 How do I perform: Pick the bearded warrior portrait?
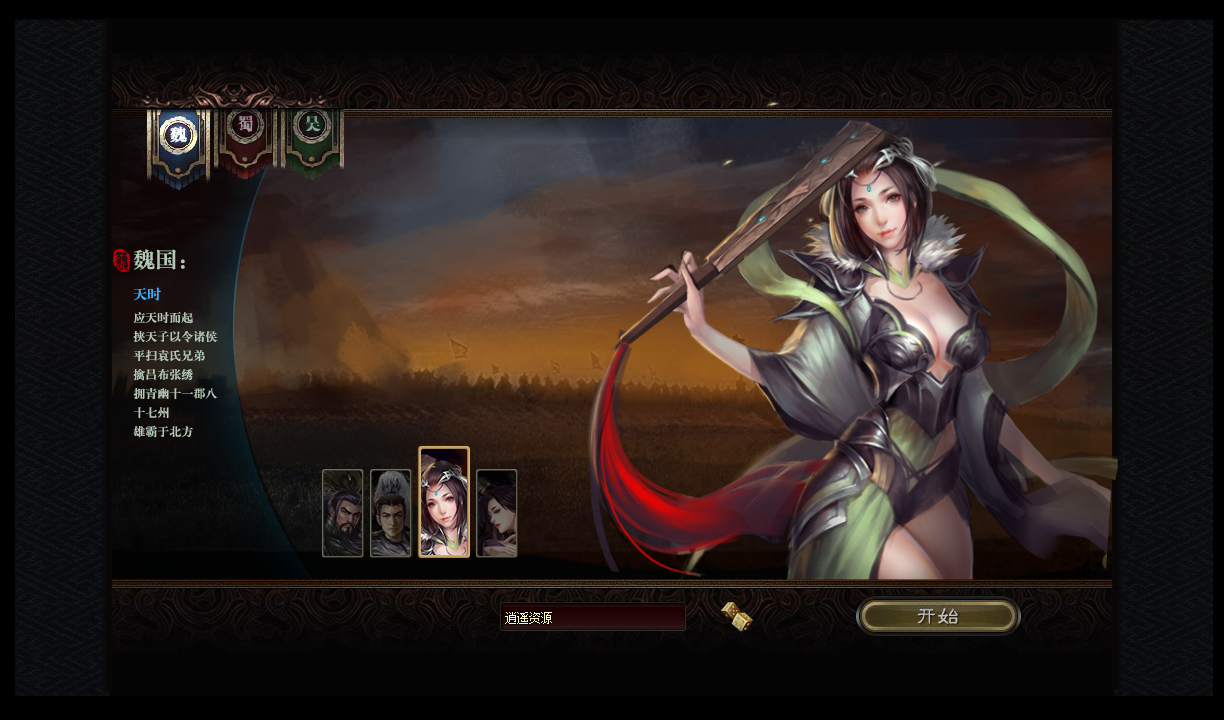pyautogui.click(x=343, y=513)
